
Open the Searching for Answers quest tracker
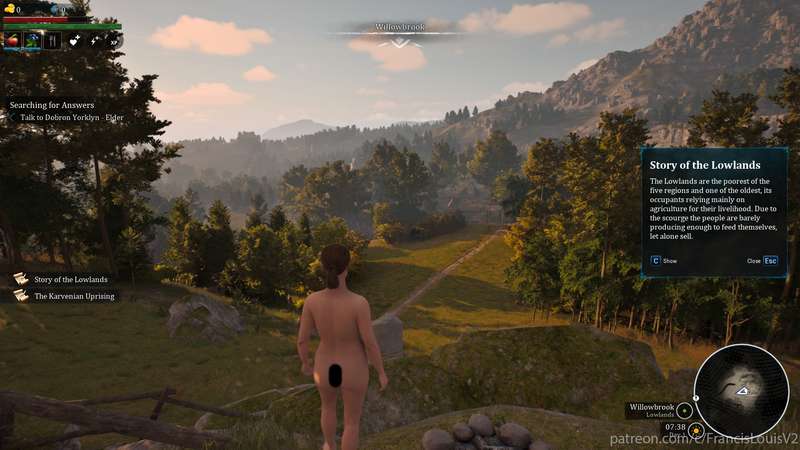(x=52, y=105)
